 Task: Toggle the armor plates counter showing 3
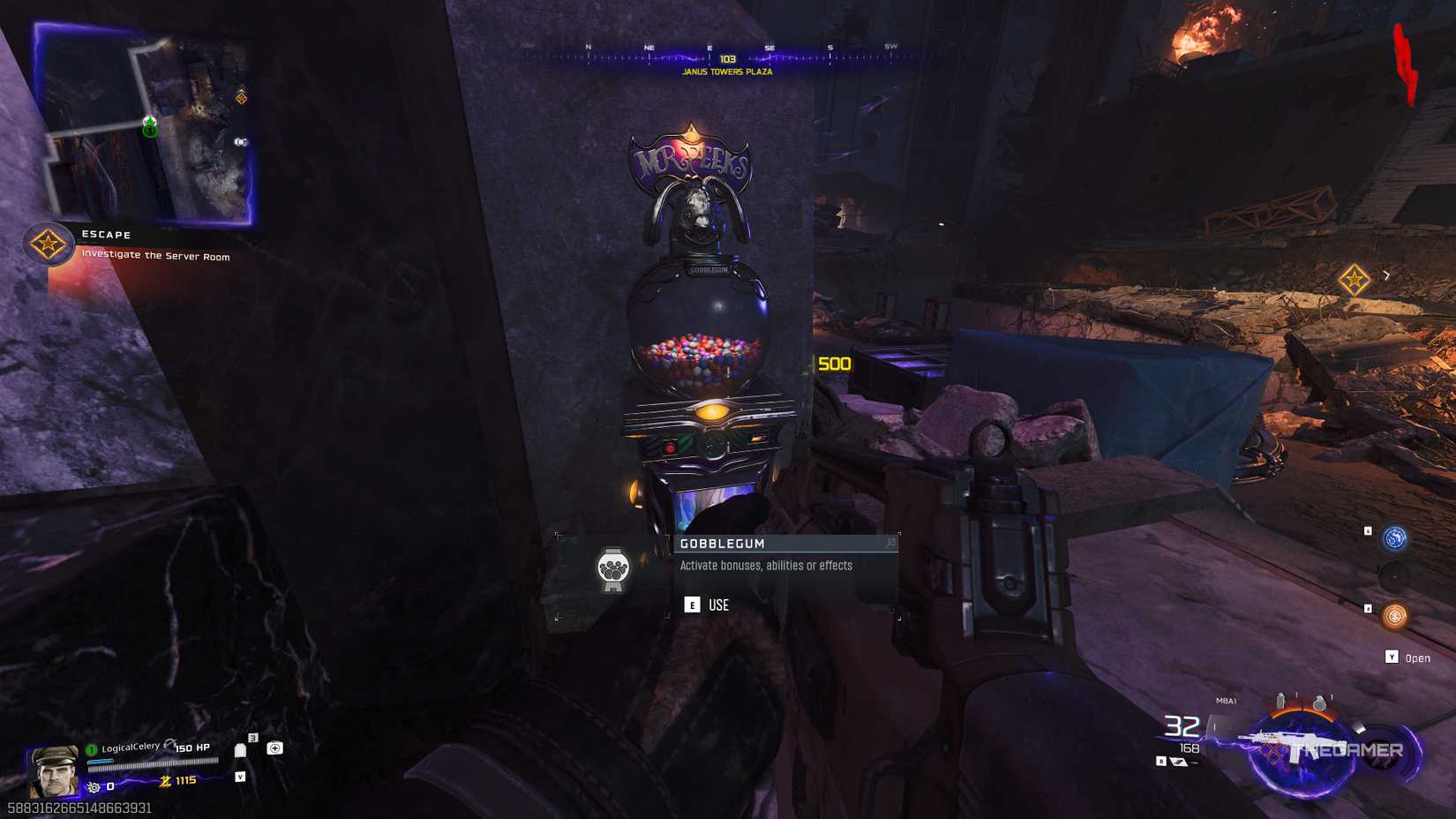(x=254, y=737)
